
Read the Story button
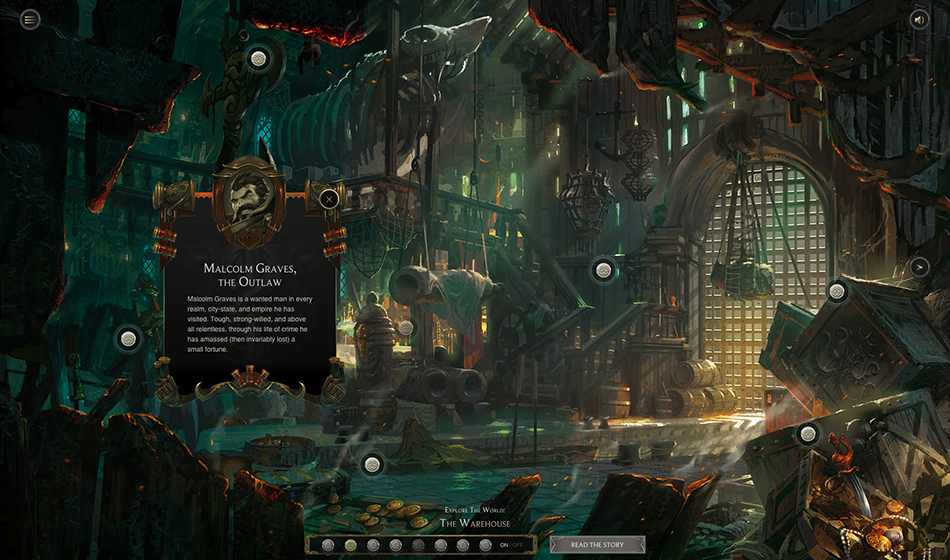tap(597, 545)
